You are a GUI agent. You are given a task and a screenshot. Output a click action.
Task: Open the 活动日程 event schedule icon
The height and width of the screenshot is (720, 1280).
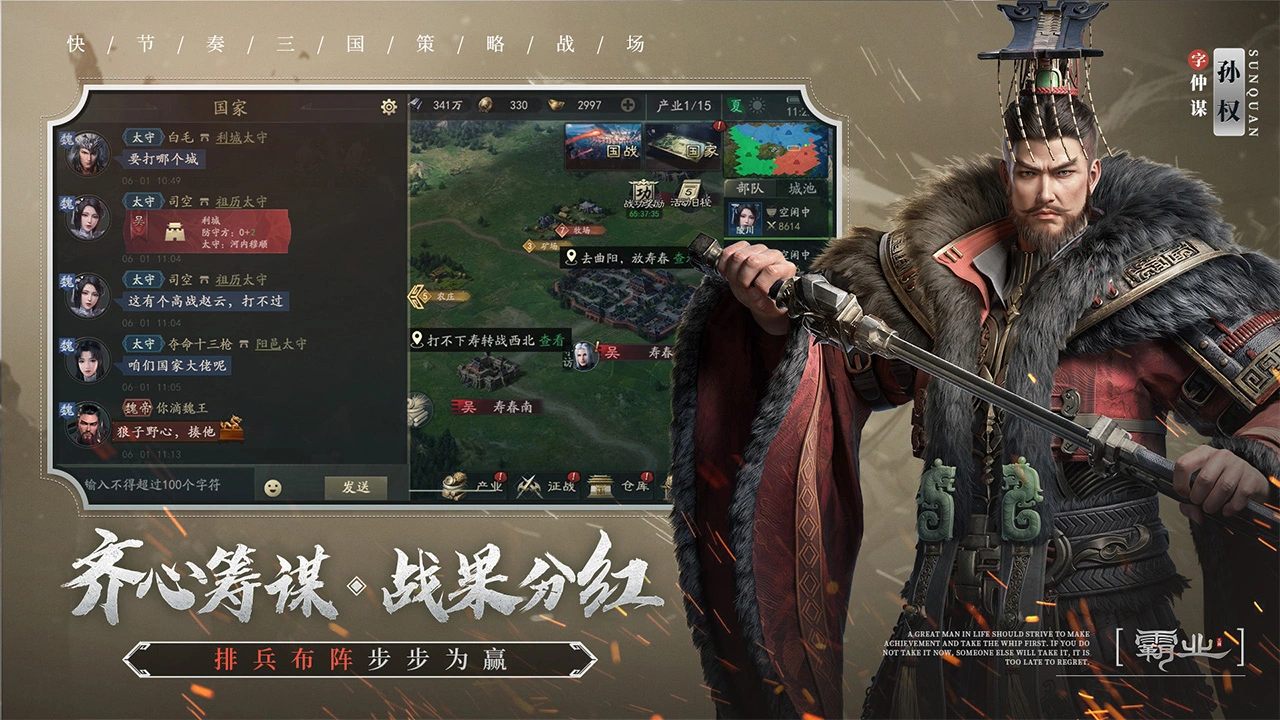pyautogui.click(x=689, y=190)
